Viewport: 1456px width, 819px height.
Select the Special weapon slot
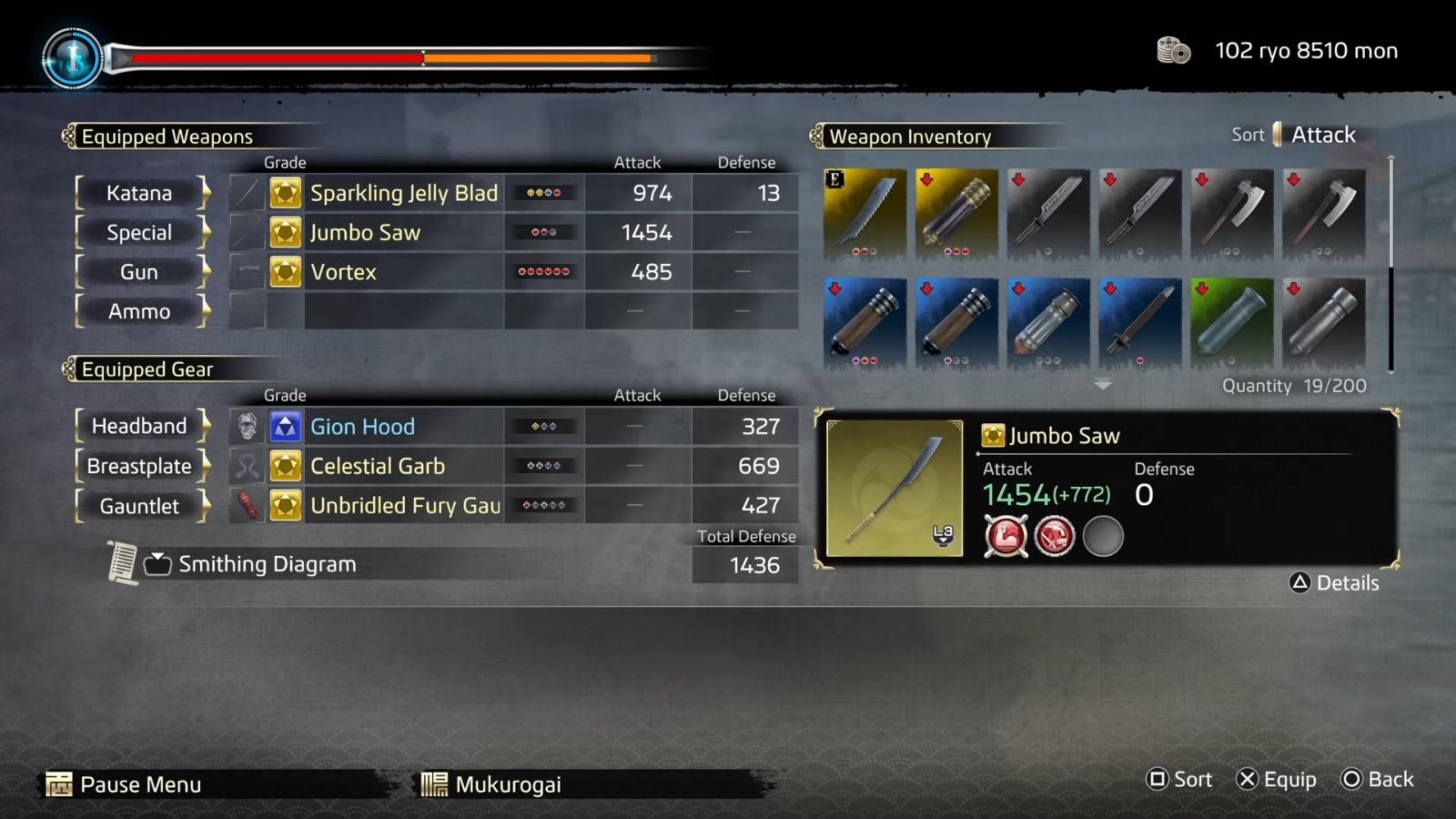(138, 232)
